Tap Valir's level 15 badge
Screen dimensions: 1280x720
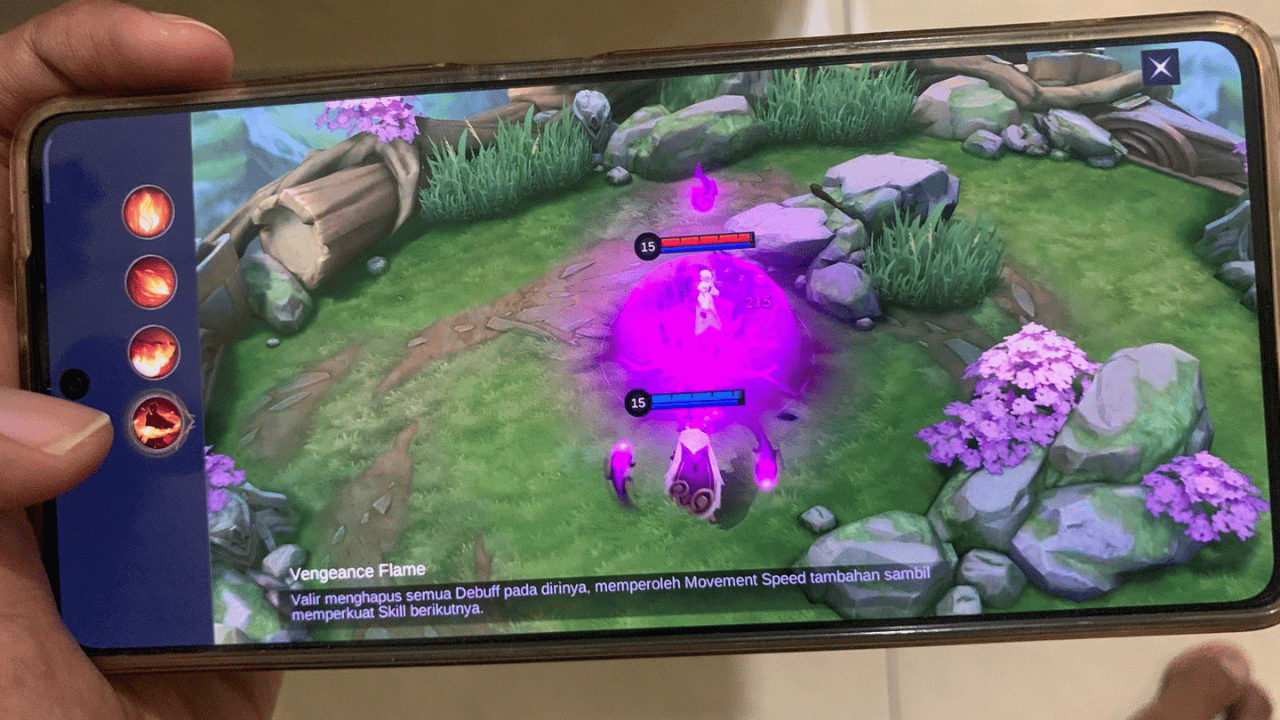[638, 402]
